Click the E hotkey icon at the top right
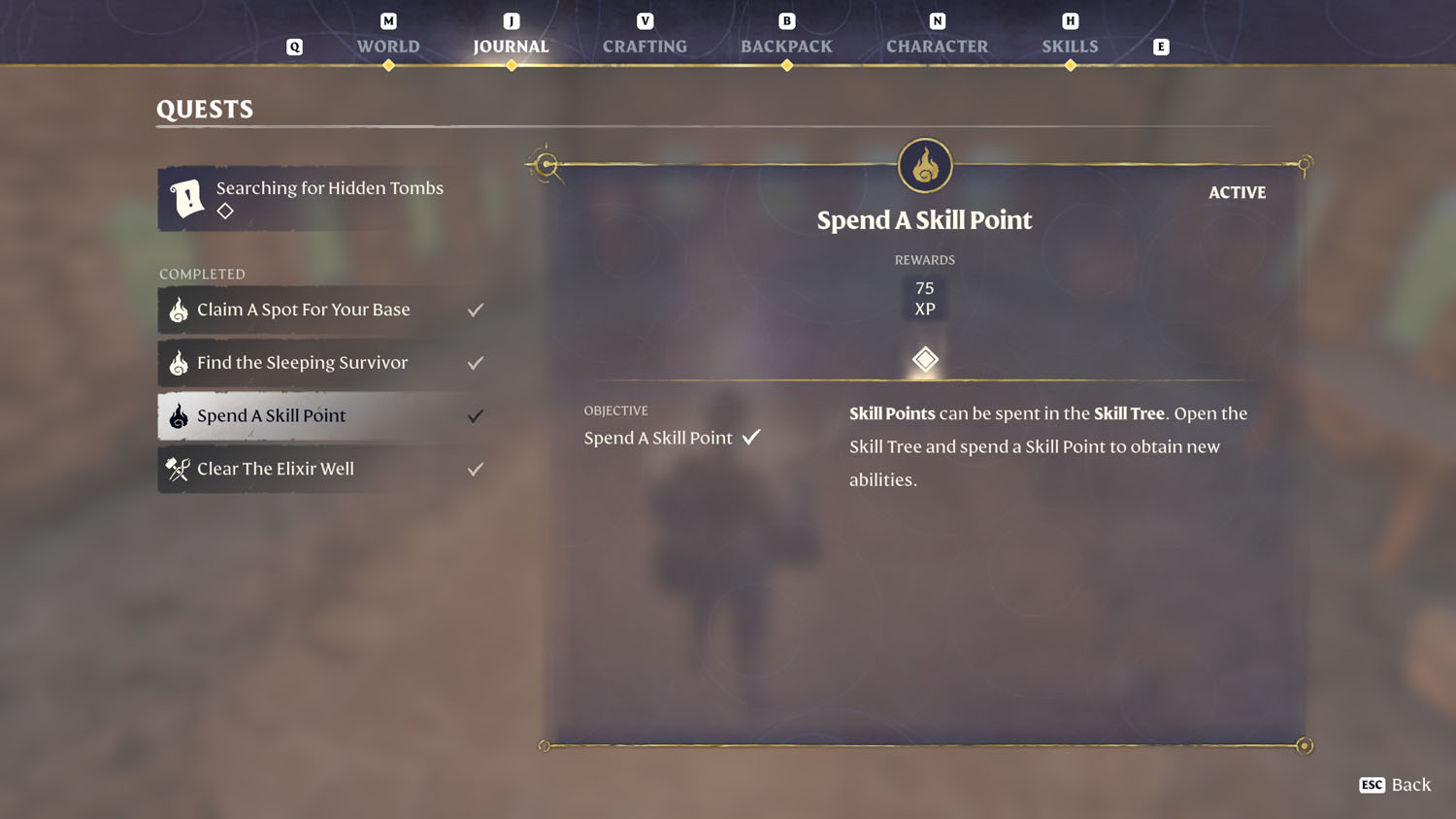 pos(1161,46)
